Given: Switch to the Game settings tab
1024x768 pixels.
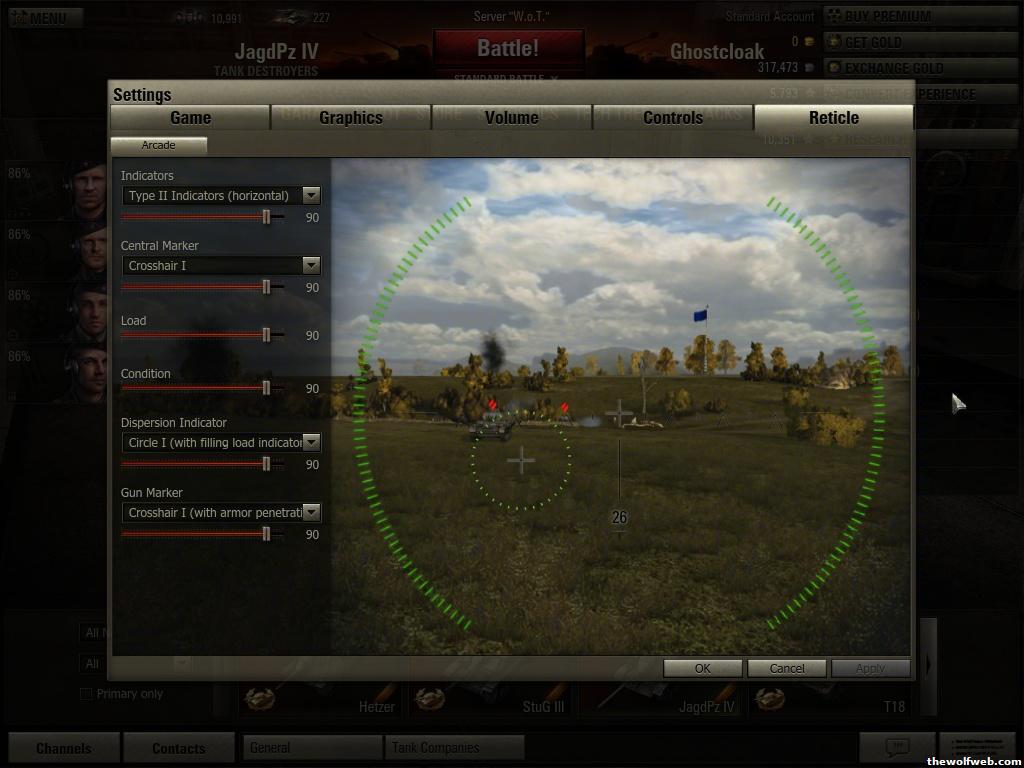Looking at the screenshot, I should coord(190,118).
